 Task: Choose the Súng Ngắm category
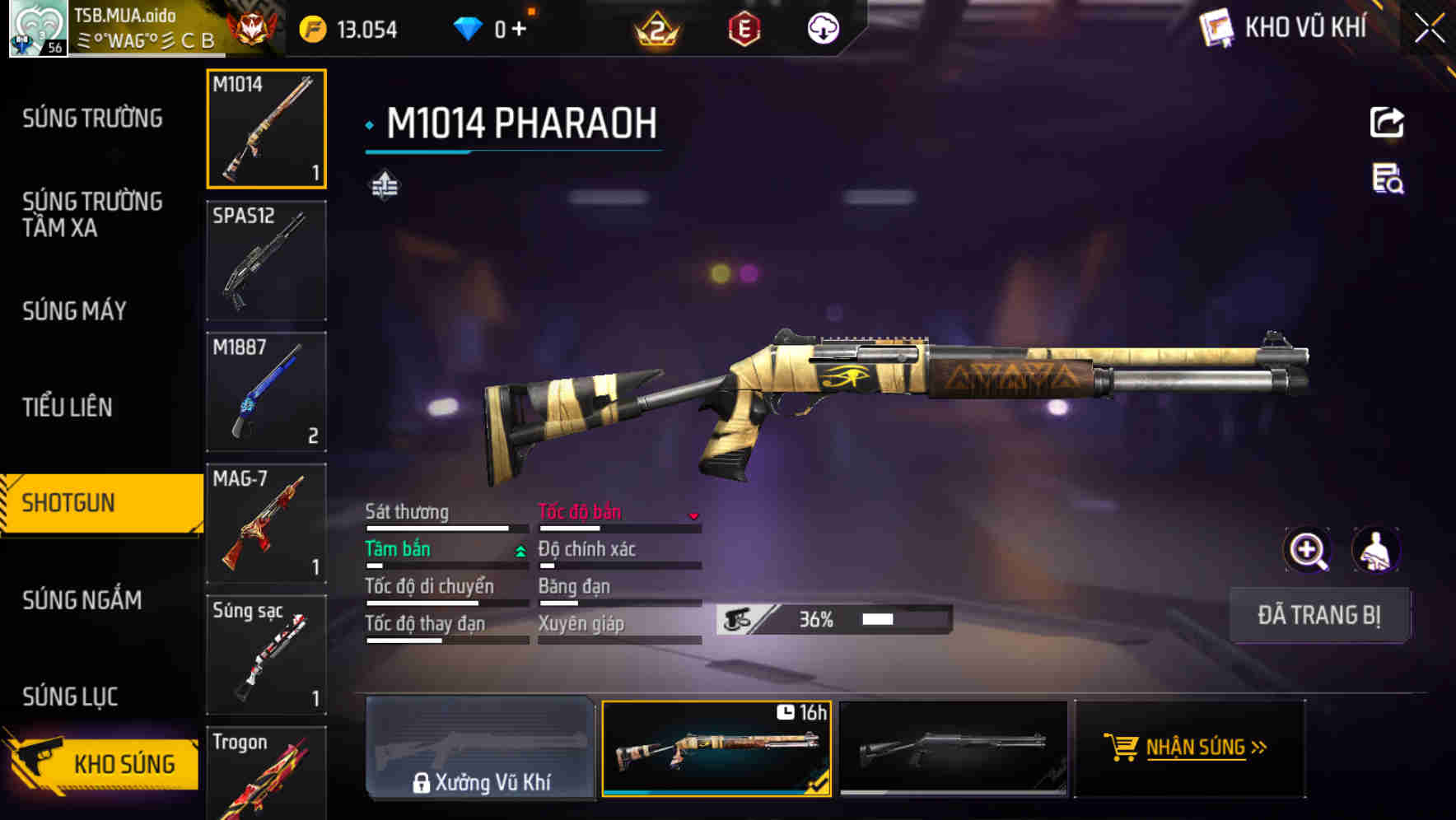[x=82, y=600]
